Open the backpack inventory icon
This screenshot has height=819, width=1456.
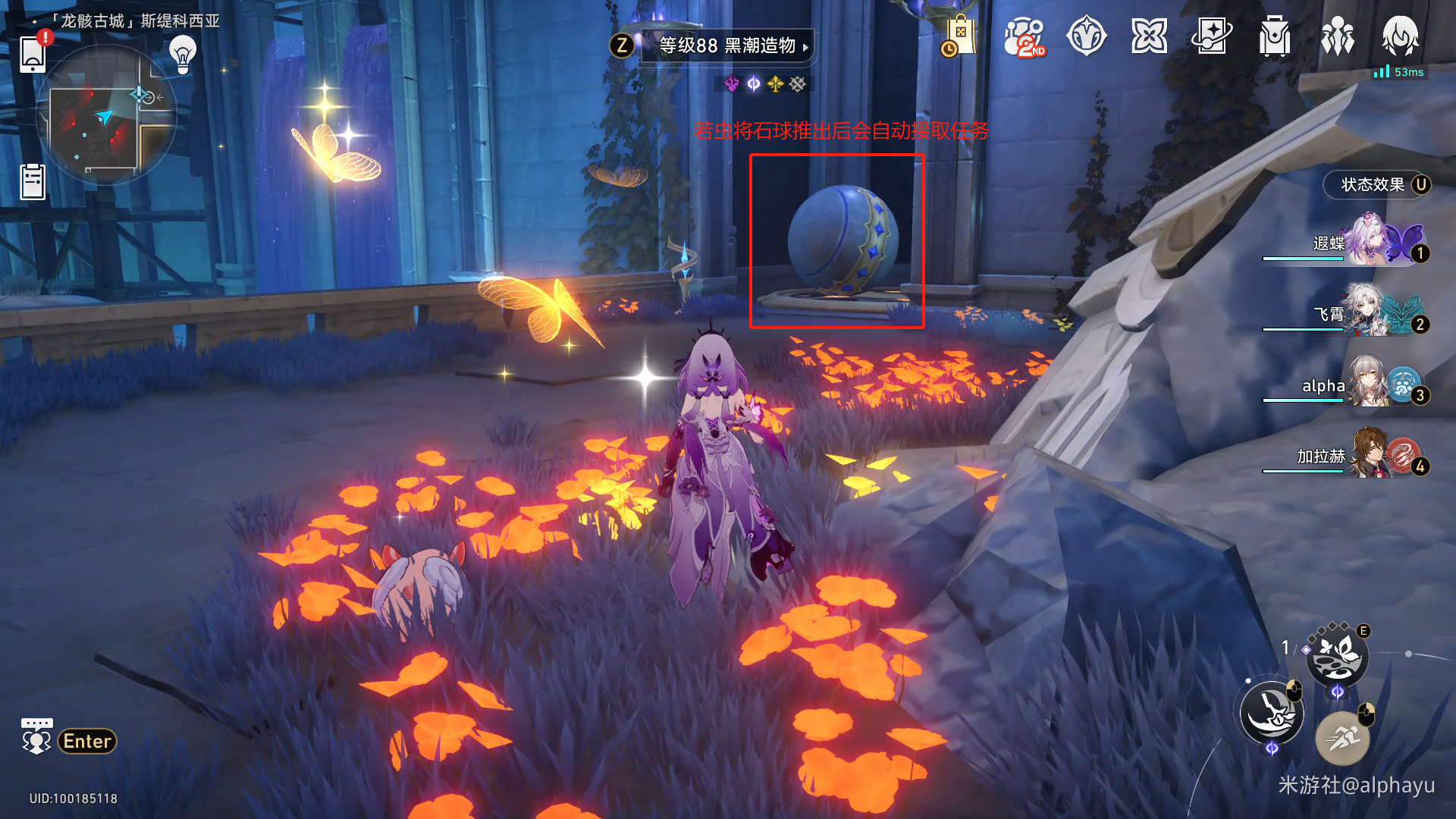click(1275, 36)
